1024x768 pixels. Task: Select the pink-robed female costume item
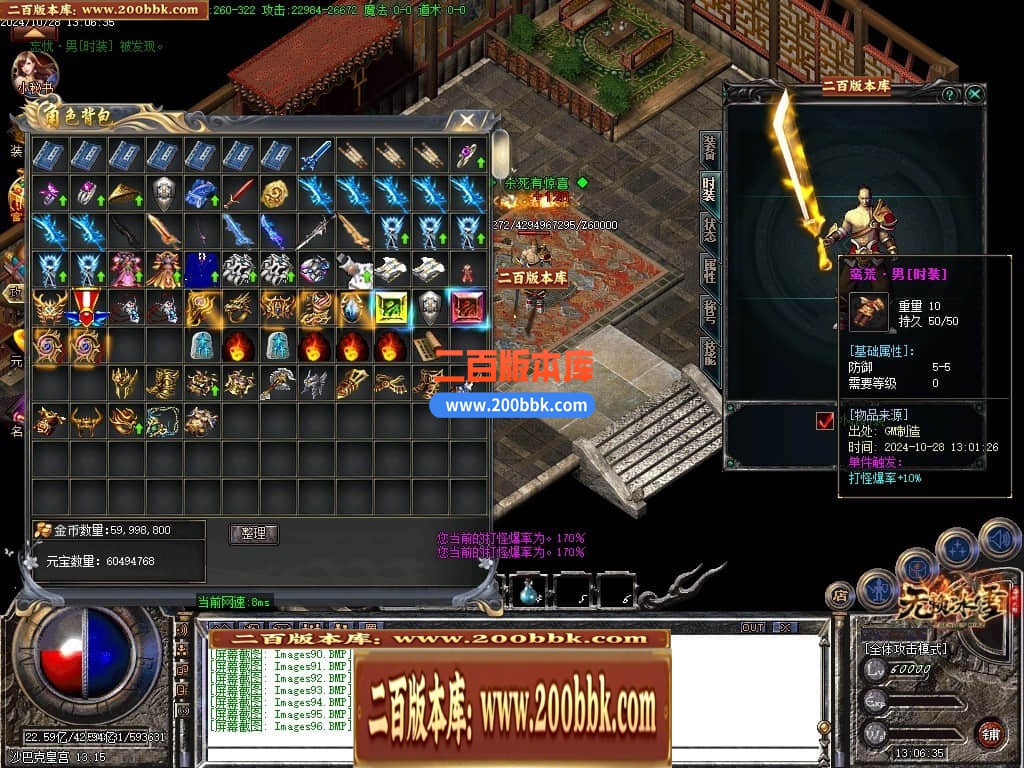coord(125,270)
